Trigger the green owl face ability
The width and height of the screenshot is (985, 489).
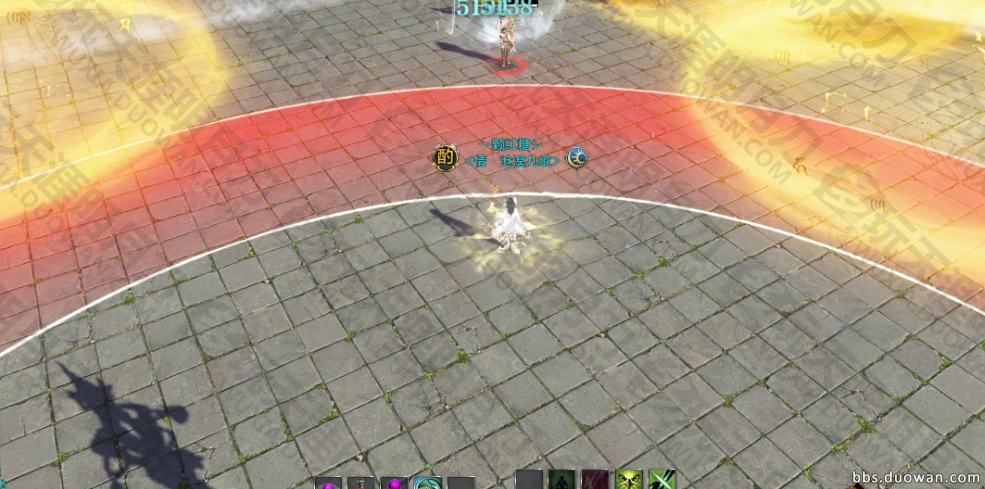pyautogui.click(x=630, y=480)
